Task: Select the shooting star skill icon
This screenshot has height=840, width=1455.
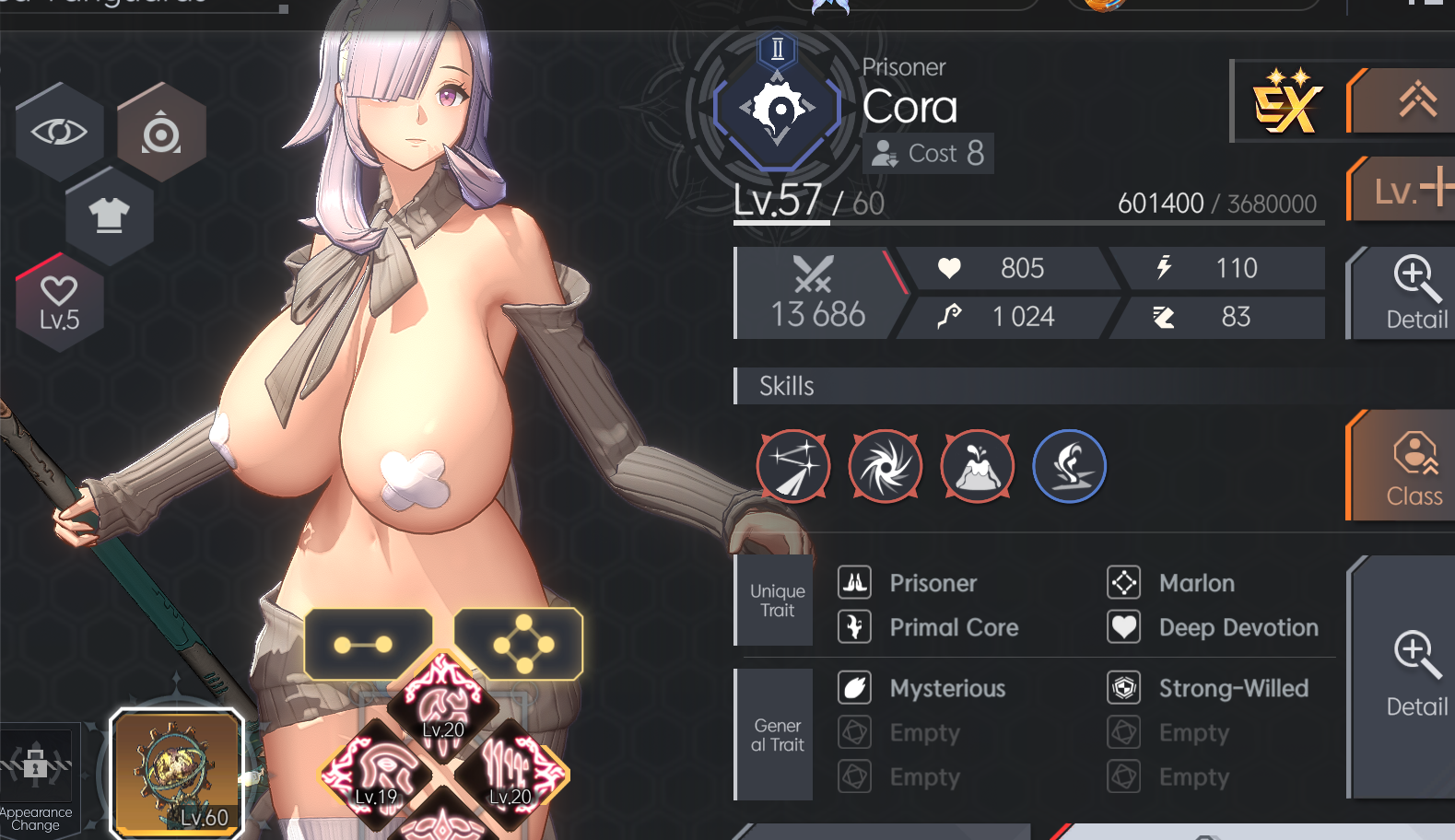Action: click(x=793, y=466)
